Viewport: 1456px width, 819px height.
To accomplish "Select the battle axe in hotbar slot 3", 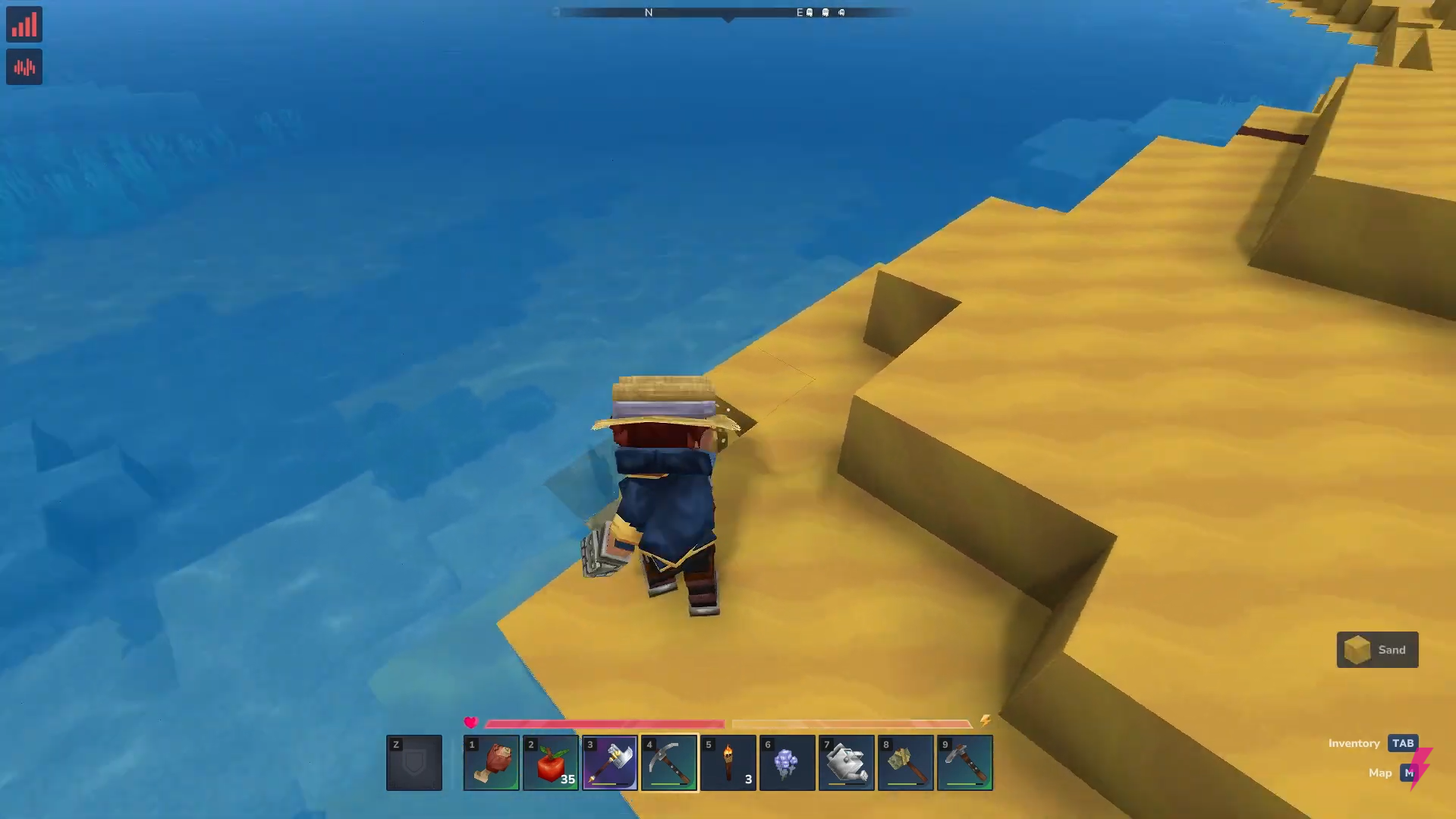I will [609, 762].
